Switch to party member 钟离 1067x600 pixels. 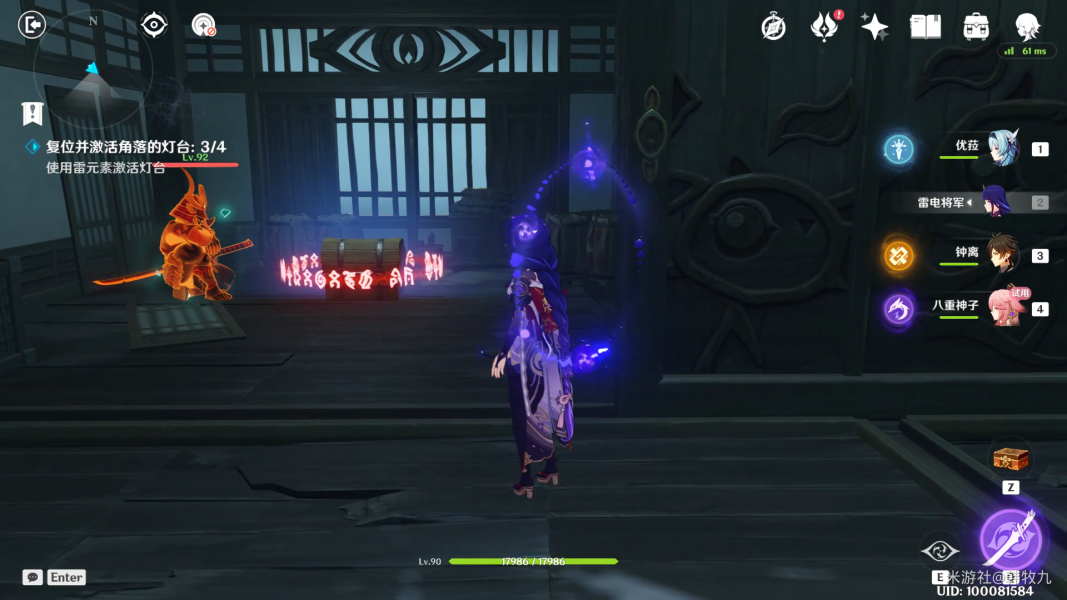[1002, 254]
